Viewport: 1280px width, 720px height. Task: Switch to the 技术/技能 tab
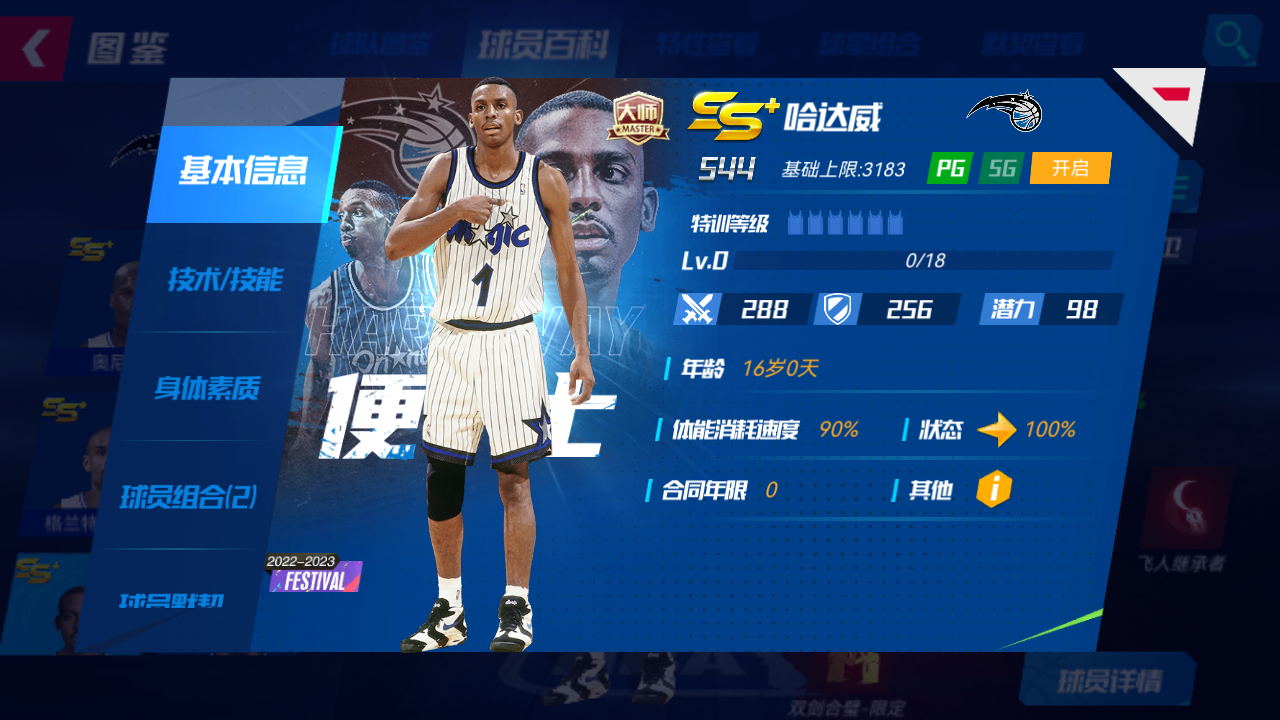coord(224,280)
